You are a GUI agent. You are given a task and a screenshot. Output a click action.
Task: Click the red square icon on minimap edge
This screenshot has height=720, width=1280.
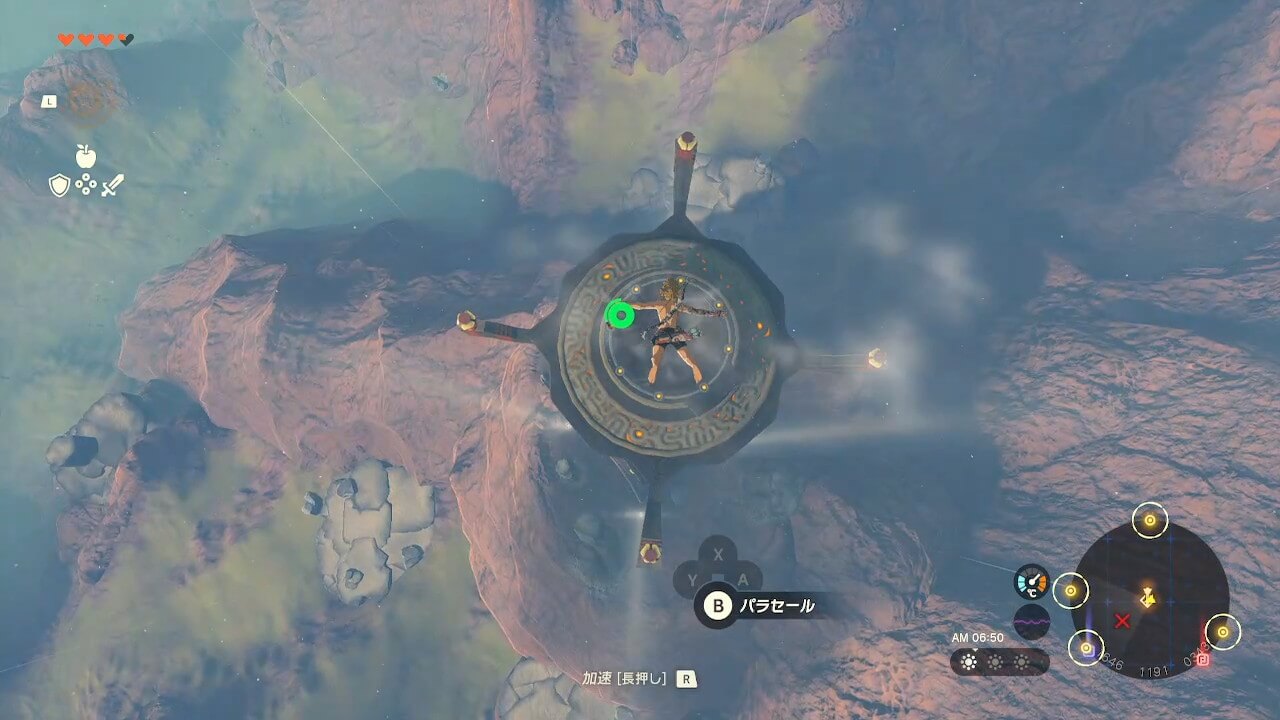click(x=1203, y=660)
